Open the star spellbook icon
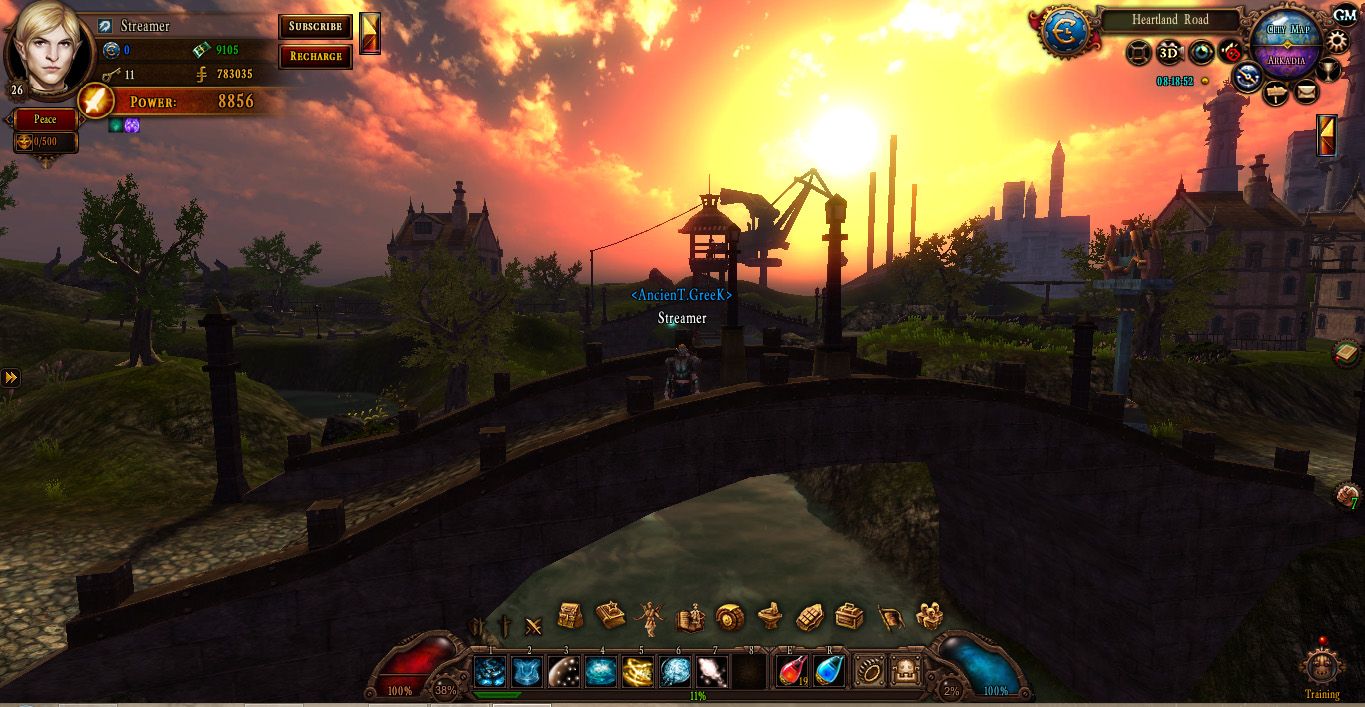The height and width of the screenshot is (707, 1365). (610, 615)
